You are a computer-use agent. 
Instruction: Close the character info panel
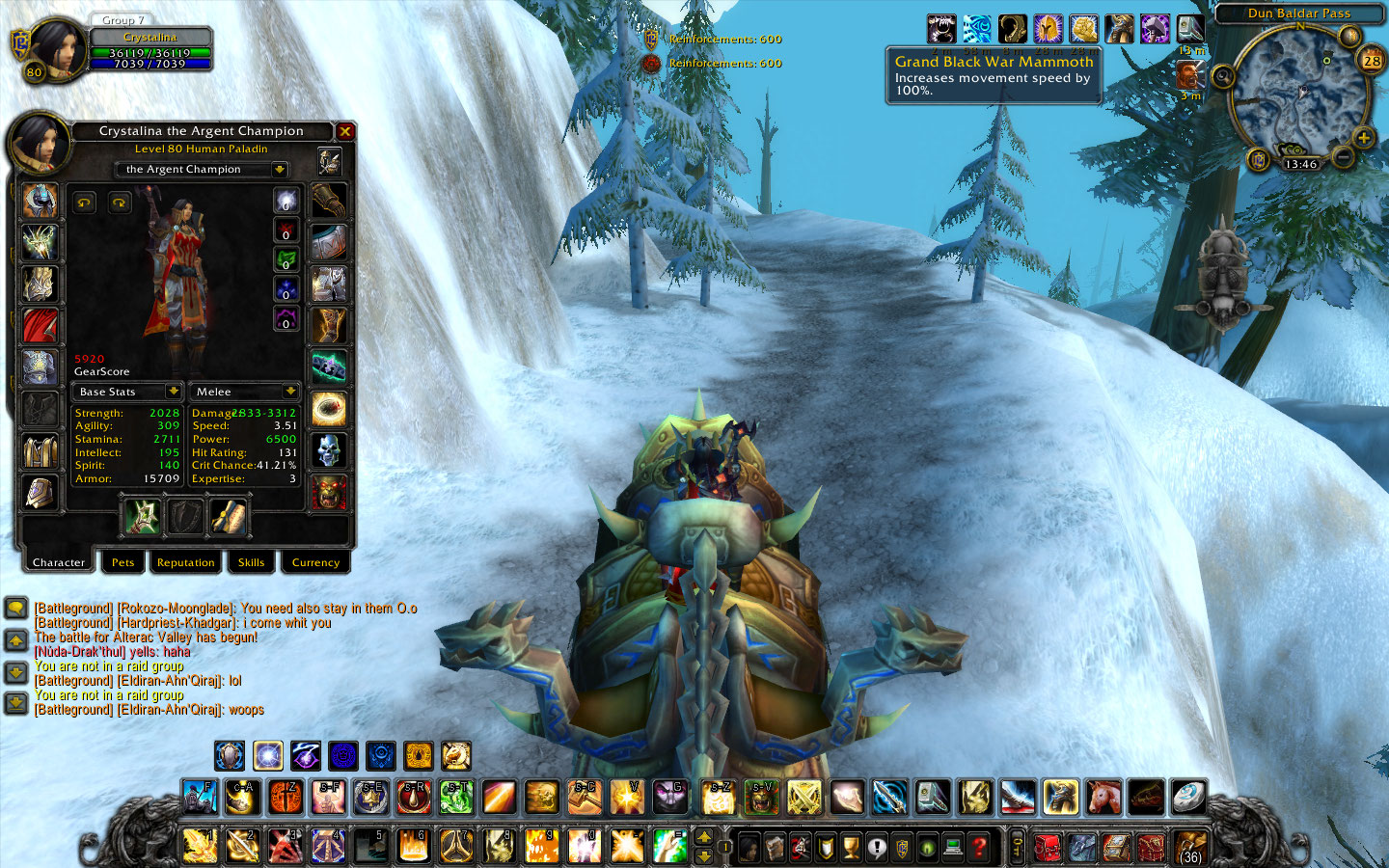point(344,131)
